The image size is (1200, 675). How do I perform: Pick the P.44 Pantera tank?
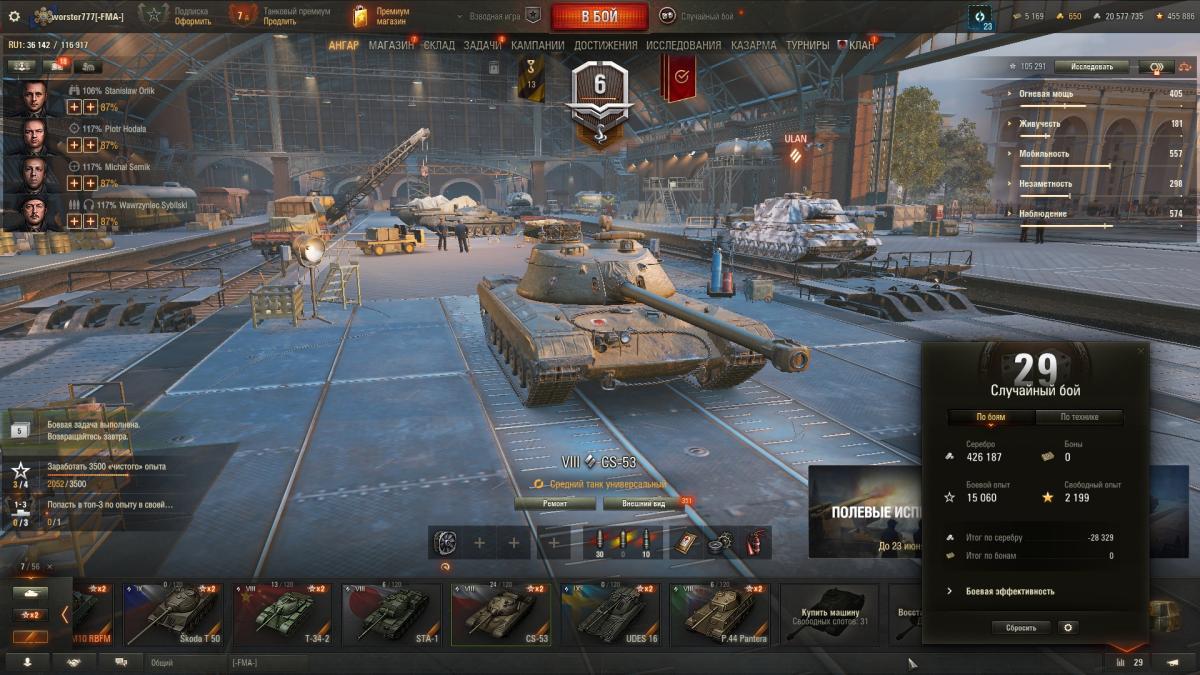click(x=719, y=615)
